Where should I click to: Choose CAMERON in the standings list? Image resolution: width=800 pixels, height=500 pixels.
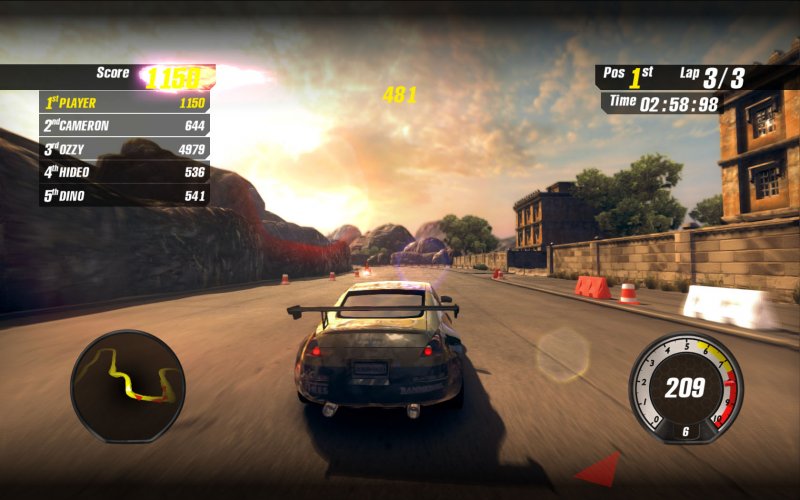124,126
